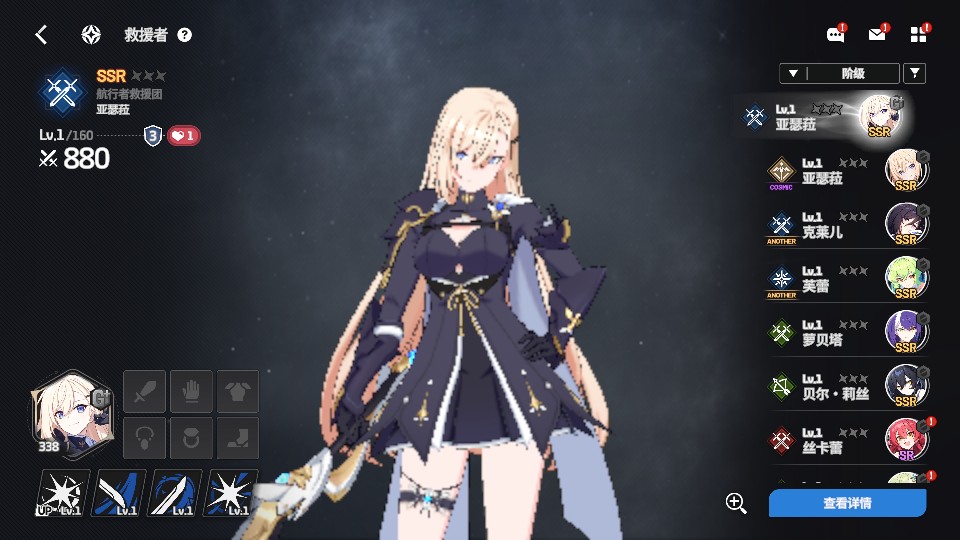
Task: Choose 丝卡蕾 the SR rescuer
Action: coord(846,440)
